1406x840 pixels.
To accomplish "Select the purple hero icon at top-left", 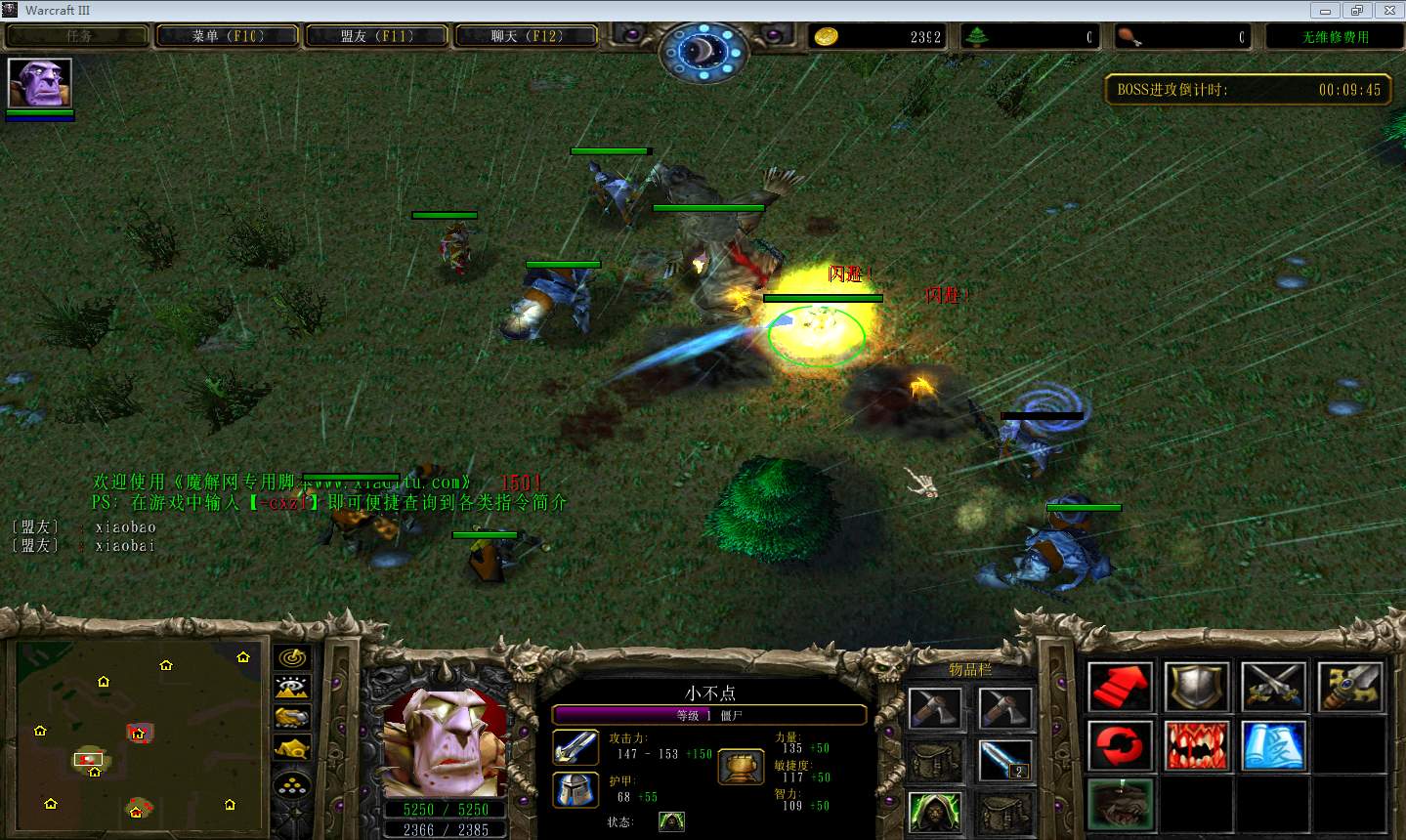I will (39, 84).
